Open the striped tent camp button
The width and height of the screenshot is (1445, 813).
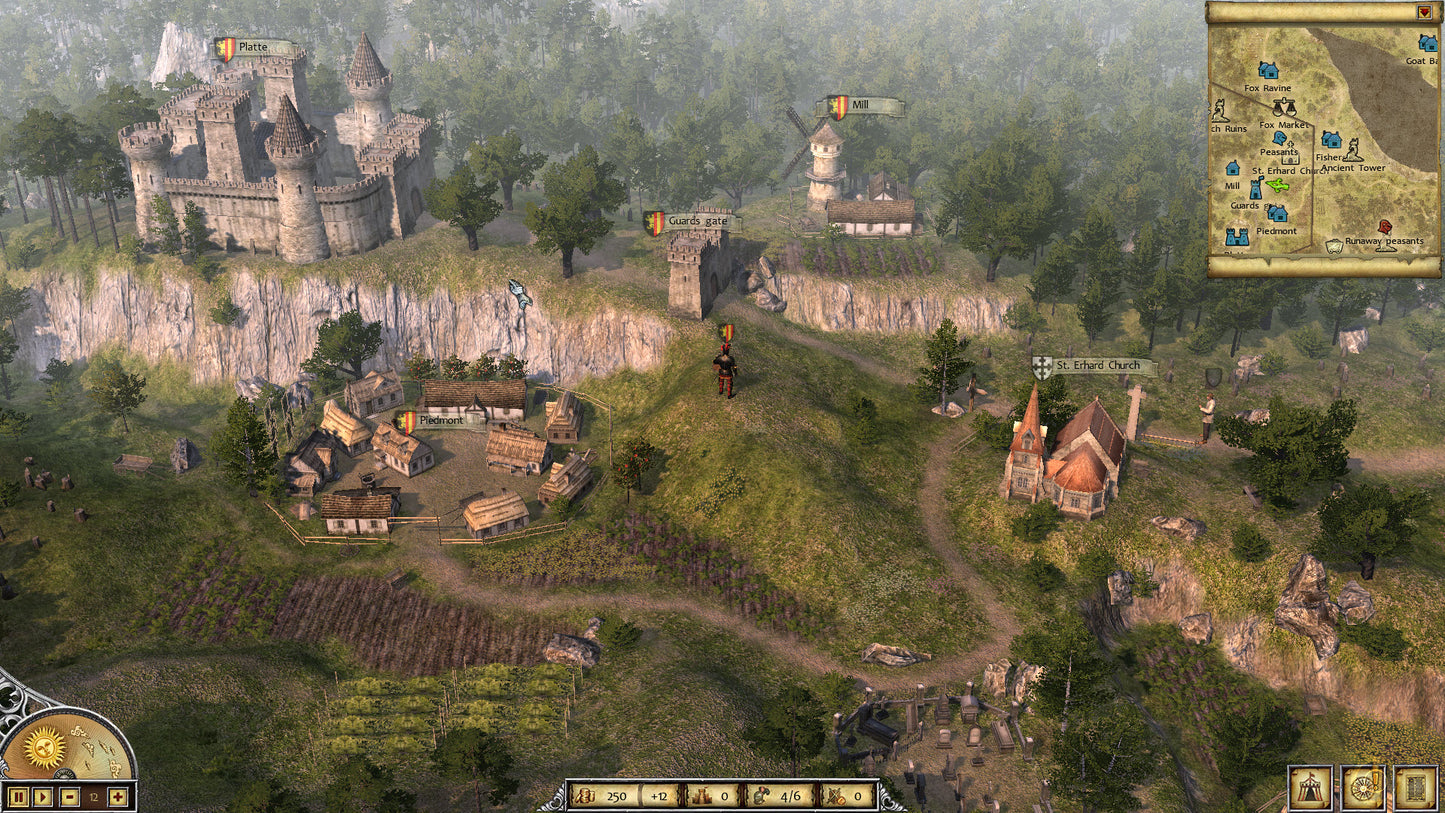coord(1309,788)
